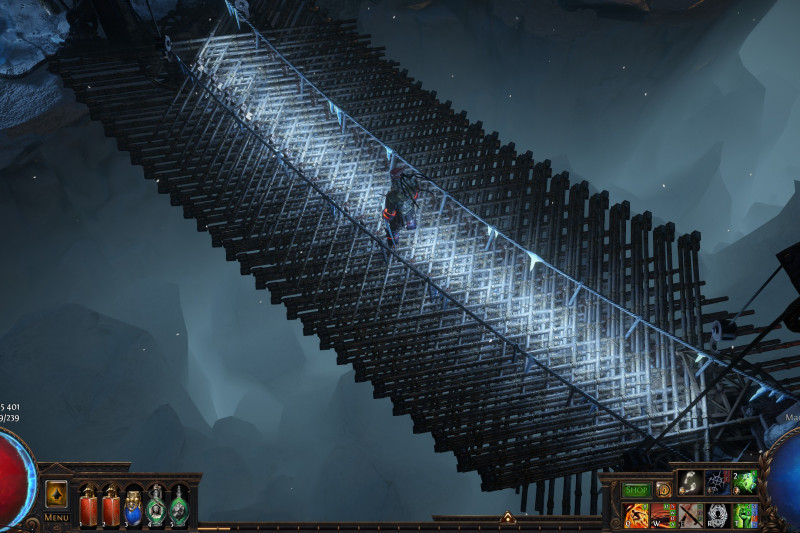The width and height of the screenshot is (800, 533).
Task: Activate the white emblem R skill
Action: [x=719, y=515]
